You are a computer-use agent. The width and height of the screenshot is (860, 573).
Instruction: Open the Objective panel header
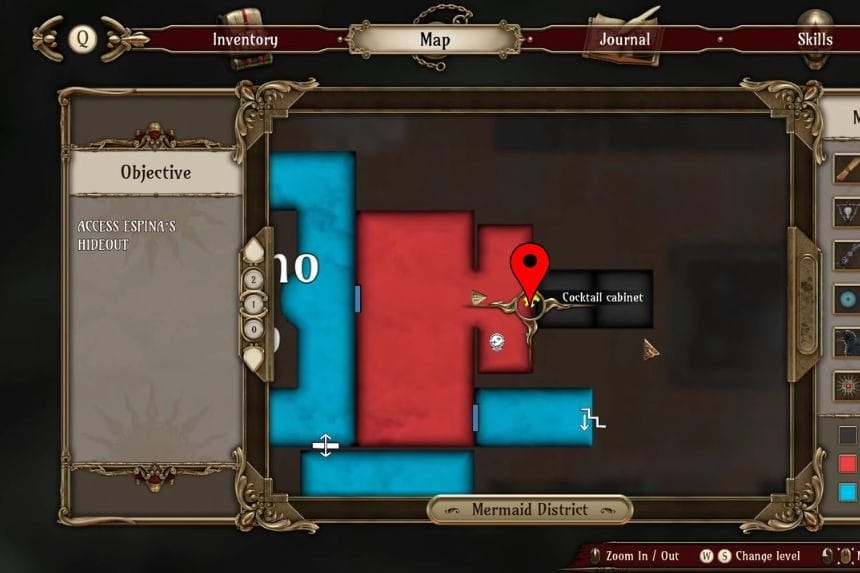coord(155,172)
